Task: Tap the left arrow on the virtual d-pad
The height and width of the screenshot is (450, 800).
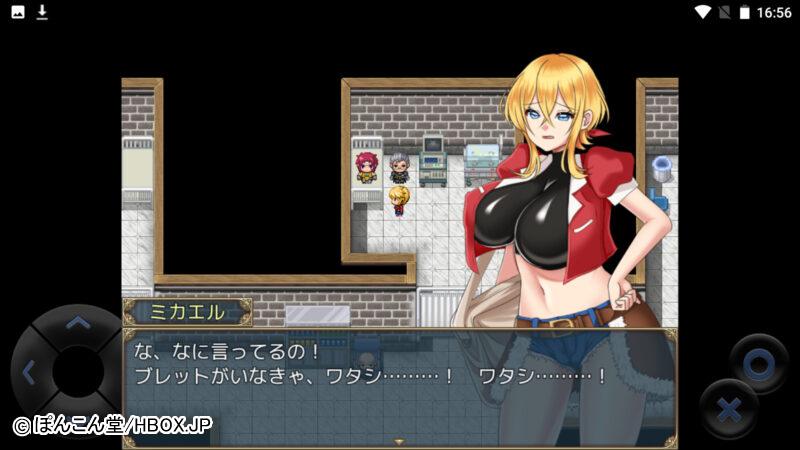Action: pos(28,373)
